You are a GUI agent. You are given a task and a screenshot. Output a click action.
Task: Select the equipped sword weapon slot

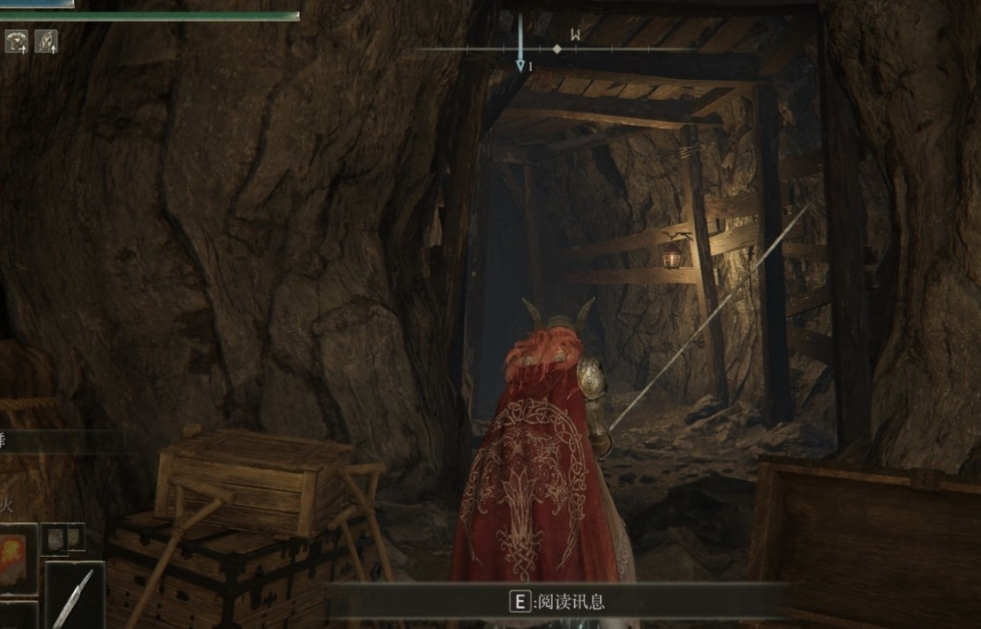pyautogui.click(x=74, y=597)
